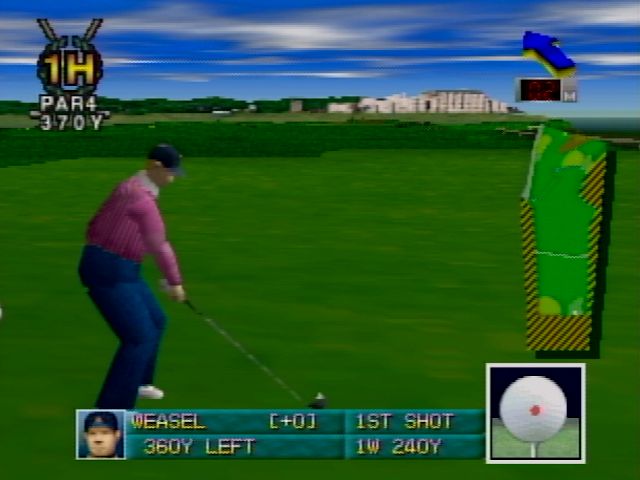The image size is (640, 480).
Task: Click the wind direction arrow indicator
Action: (x=548, y=53)
